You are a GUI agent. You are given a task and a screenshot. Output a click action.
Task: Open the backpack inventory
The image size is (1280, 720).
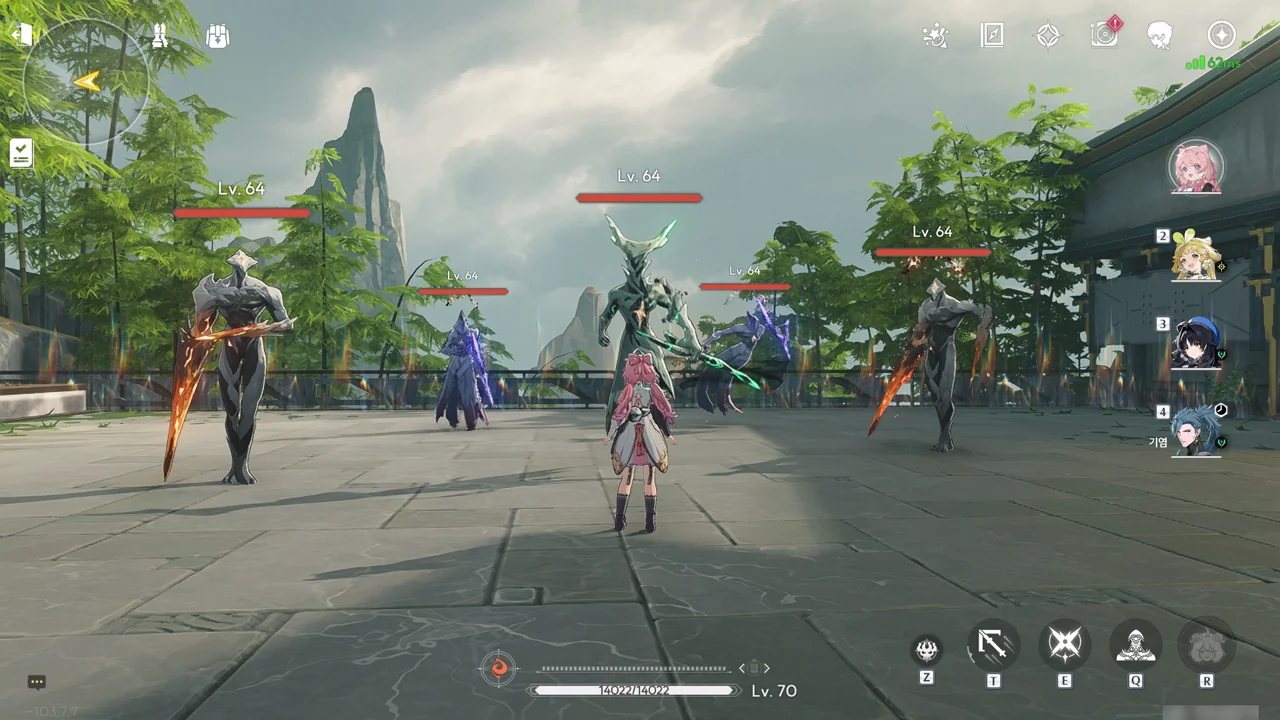click(217, 36)
